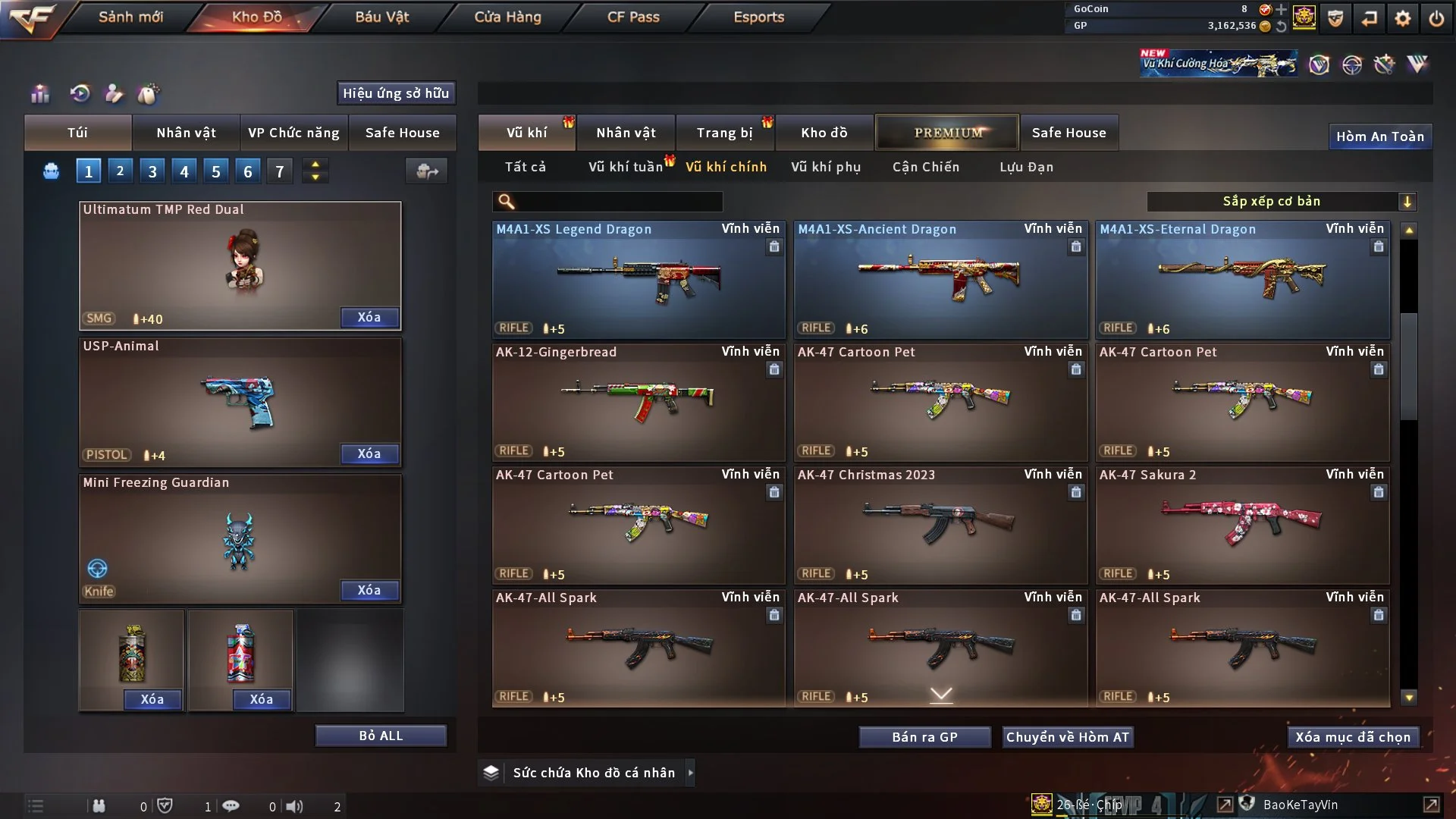Screen dimensions: 1456x819
Task: Click the Bán ra GP button
Action: coord(924,737)
